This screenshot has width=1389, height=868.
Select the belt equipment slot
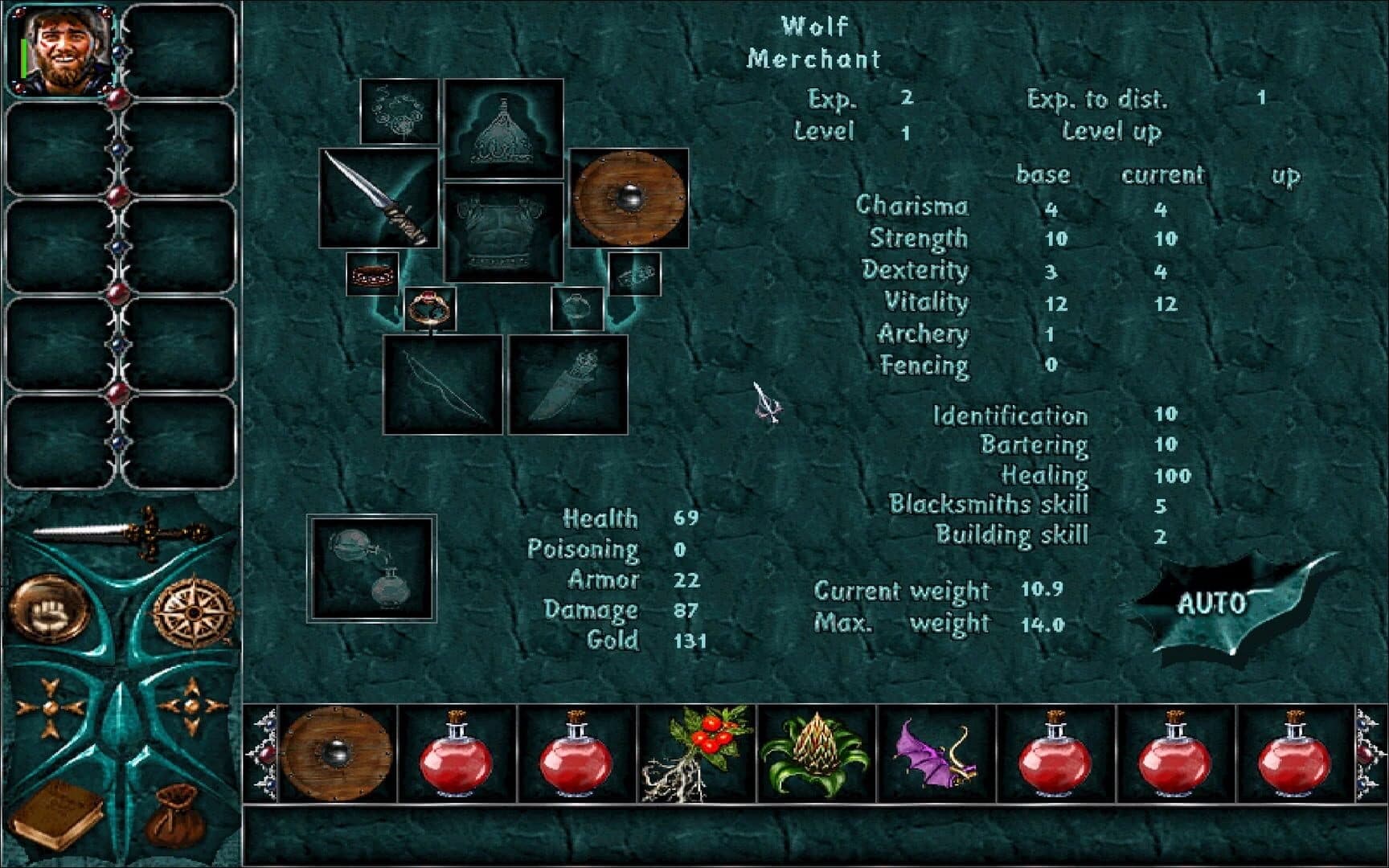click(x=371, y=273)
